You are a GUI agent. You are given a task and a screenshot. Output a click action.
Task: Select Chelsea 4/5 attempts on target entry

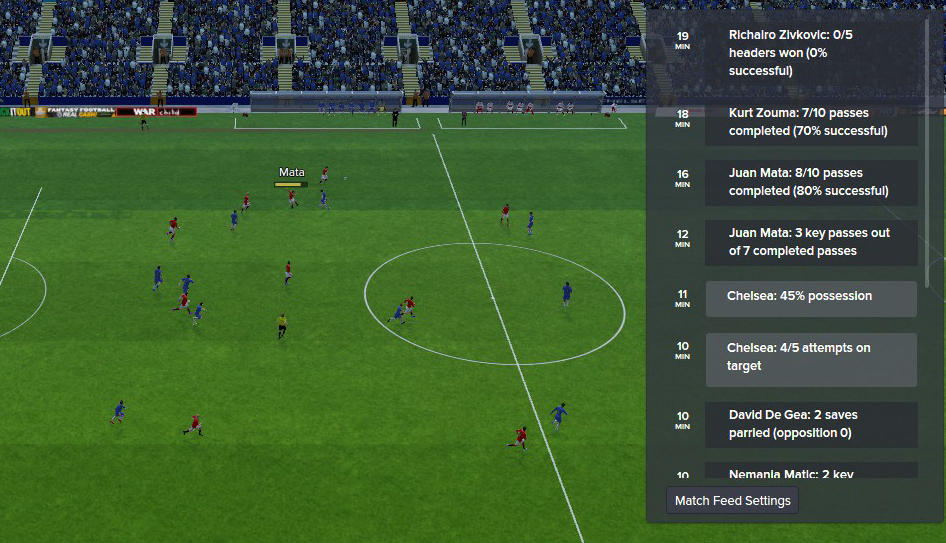tap(810, 358)
